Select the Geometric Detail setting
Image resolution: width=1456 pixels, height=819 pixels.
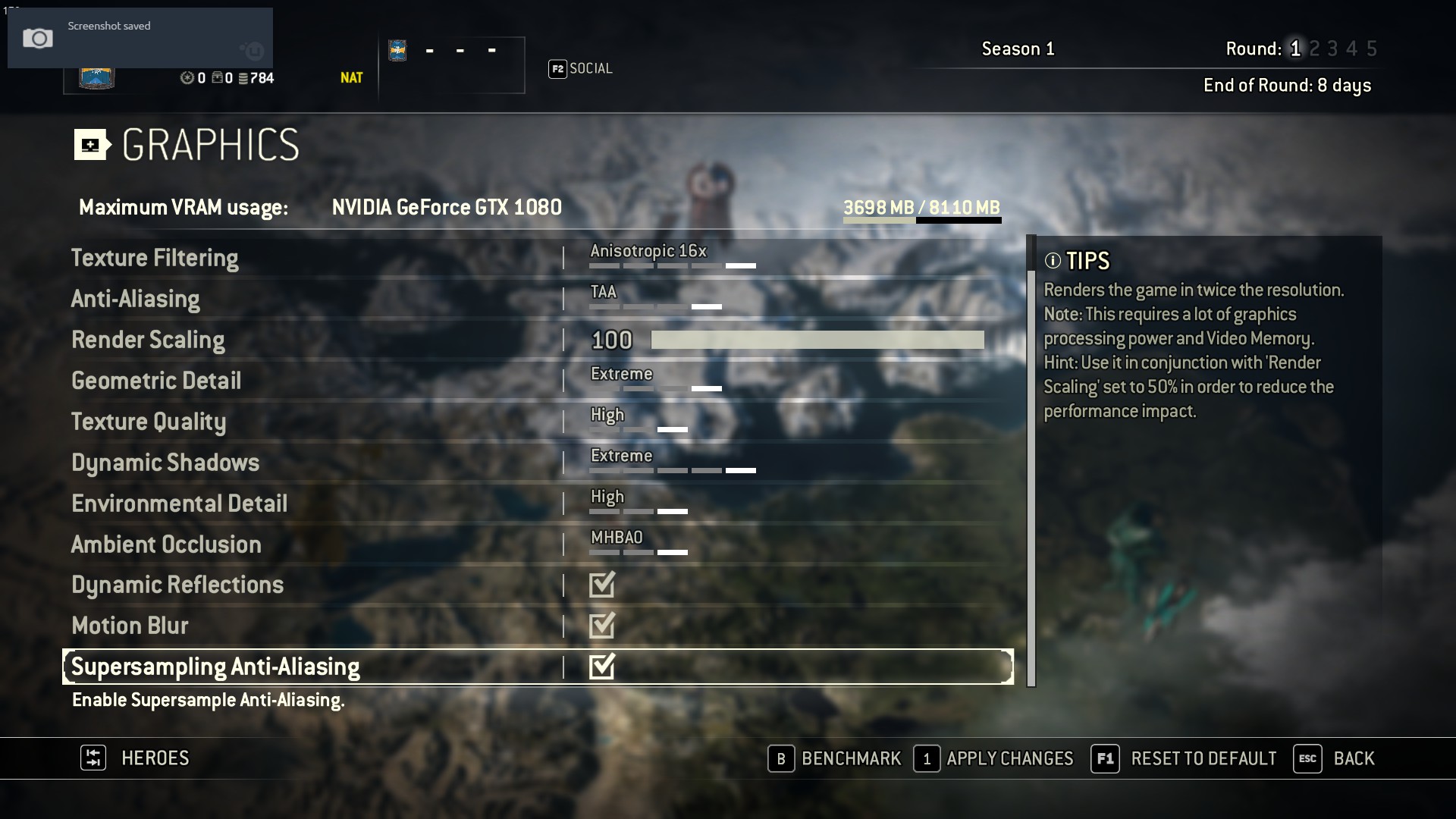click(x=156, y=381)
